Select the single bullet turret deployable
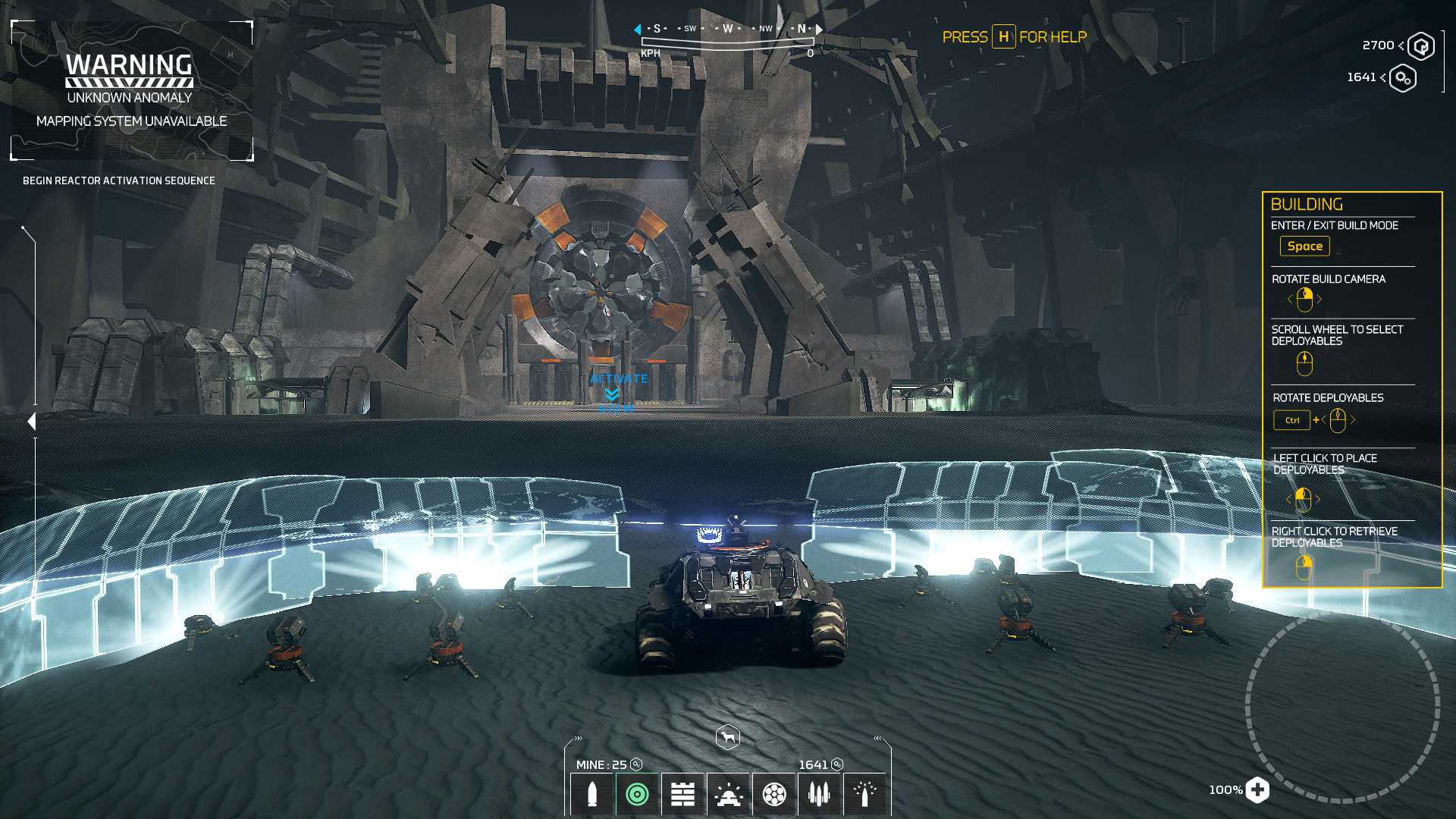Viewport: 1456px width, 819px height. [x=592, y=794]
